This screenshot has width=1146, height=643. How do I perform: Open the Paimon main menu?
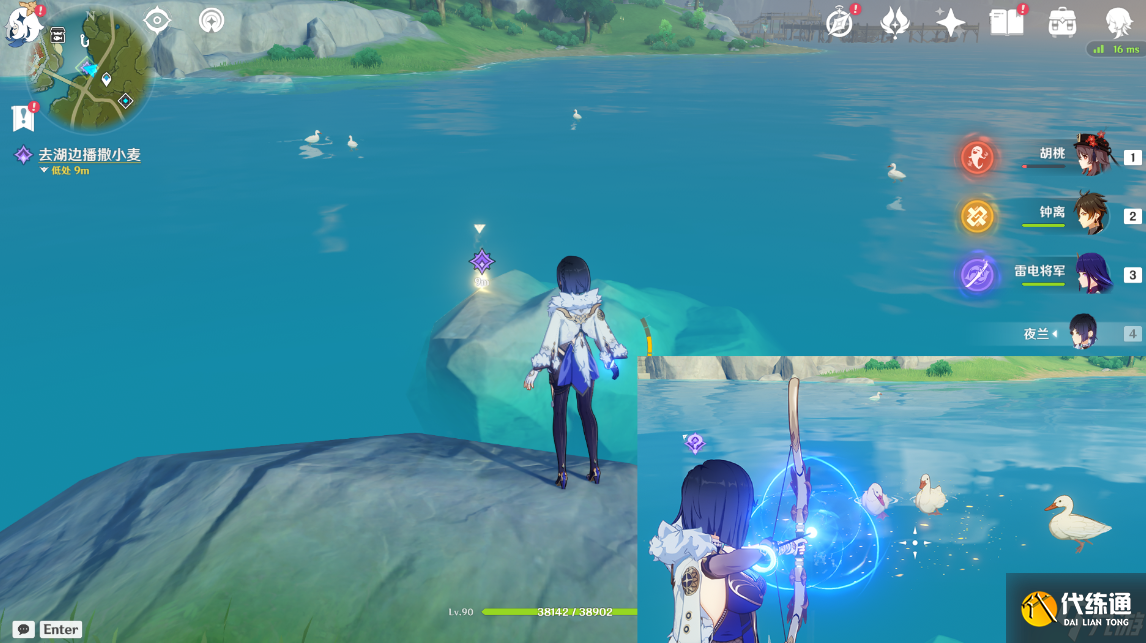[22, 24]
